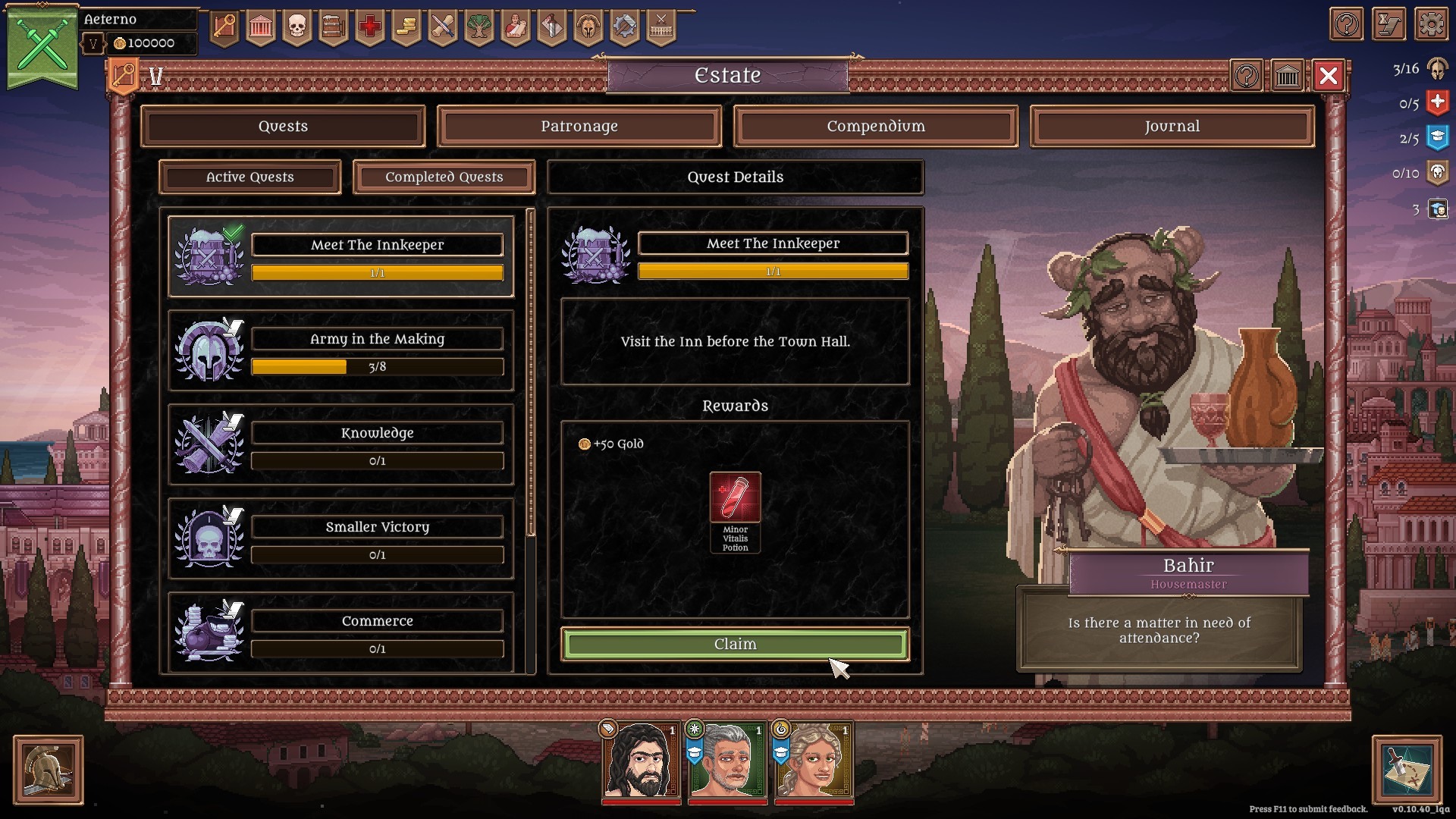
Task: Open the Compendium tab
Action: (875, 127)
